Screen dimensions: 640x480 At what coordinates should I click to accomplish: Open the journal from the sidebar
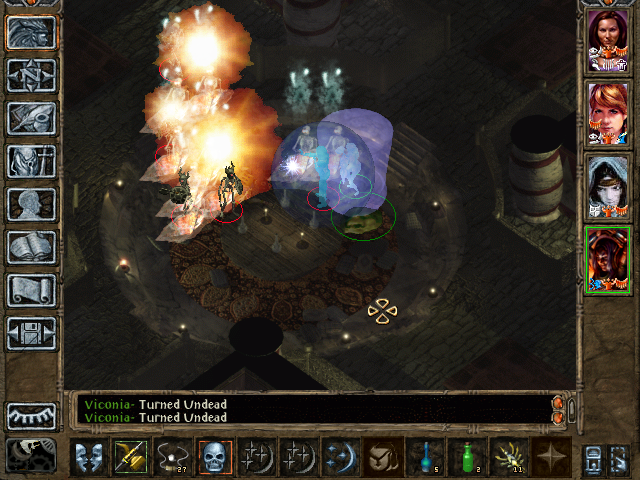pos(31,118)
